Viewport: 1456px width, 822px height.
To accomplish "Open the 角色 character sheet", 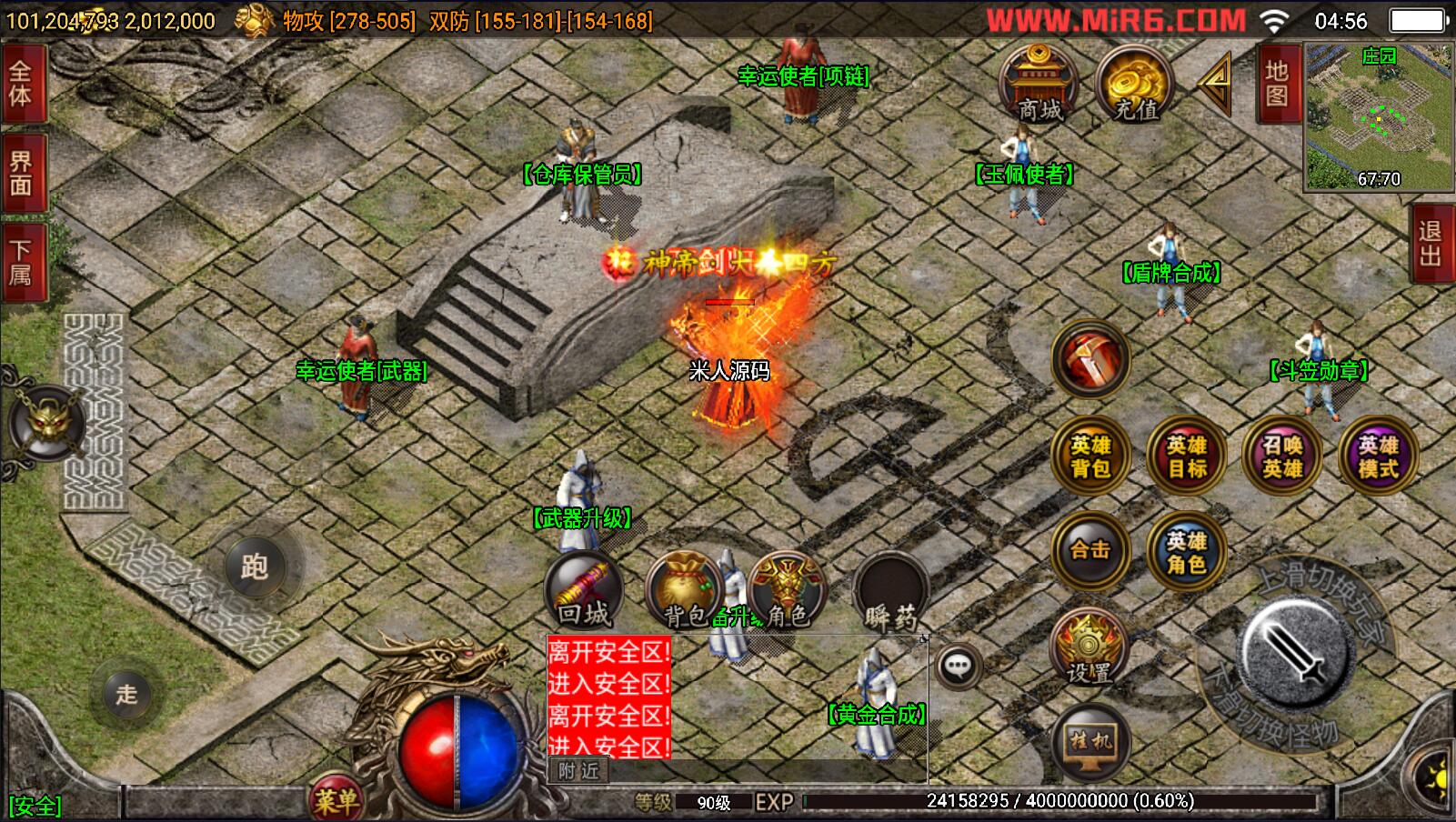I will [788, 590].
